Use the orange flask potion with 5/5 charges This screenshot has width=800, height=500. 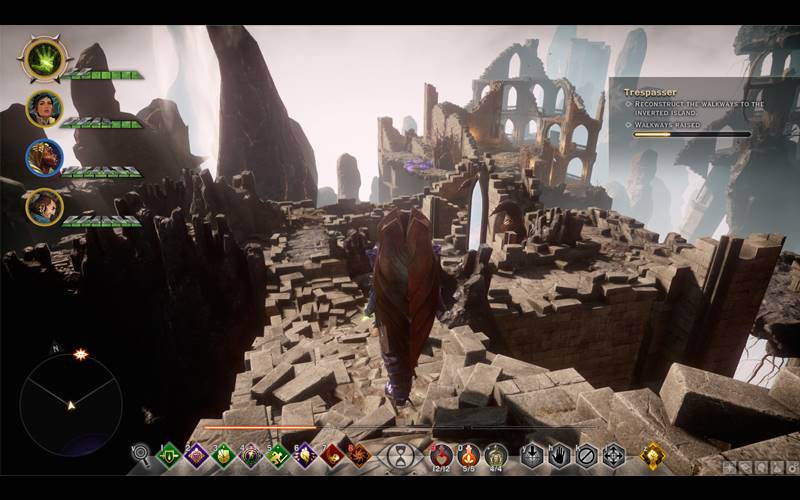point(468,456)
